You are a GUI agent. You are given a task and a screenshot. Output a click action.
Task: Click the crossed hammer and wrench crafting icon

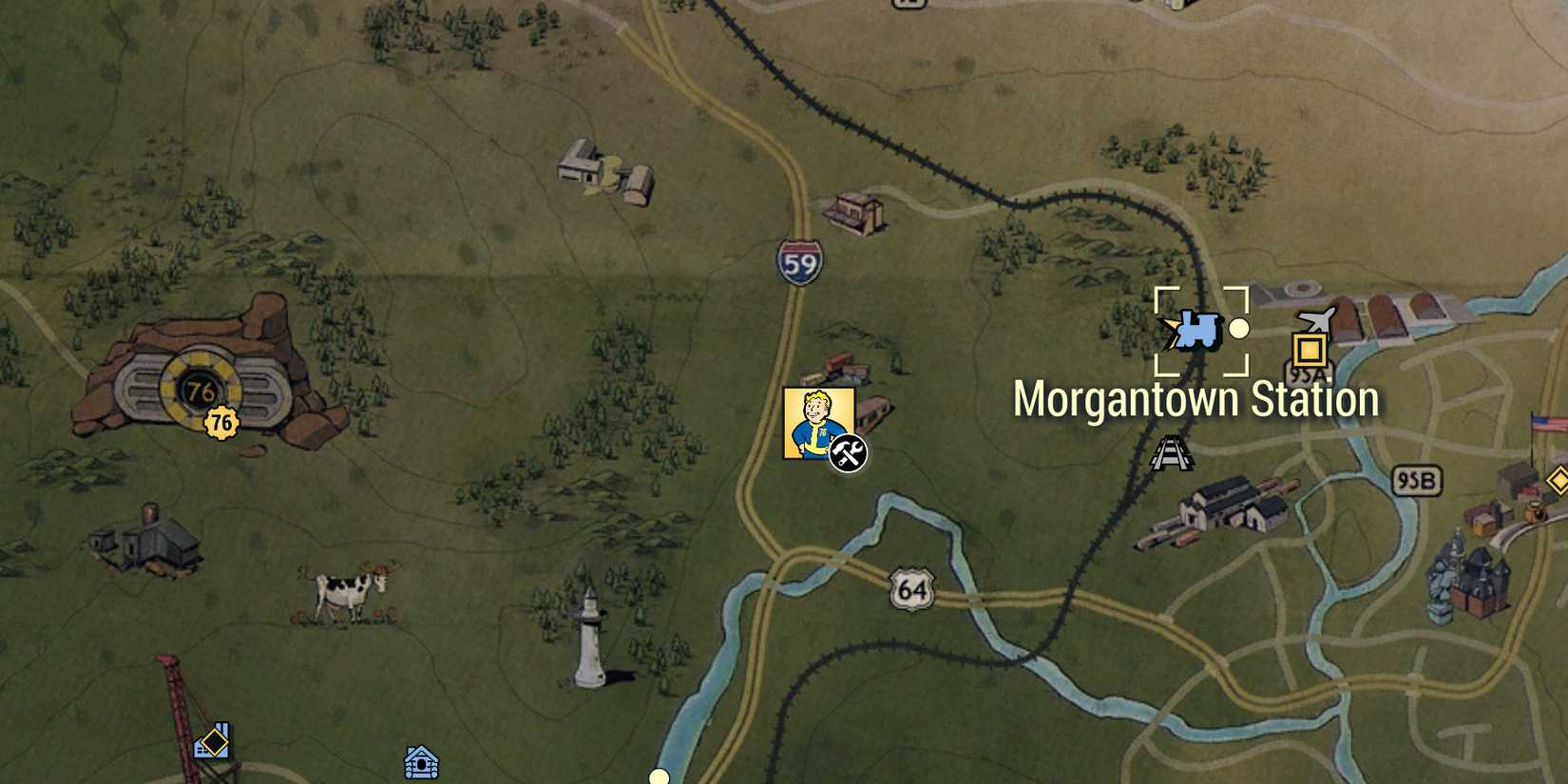coord(848,451)
